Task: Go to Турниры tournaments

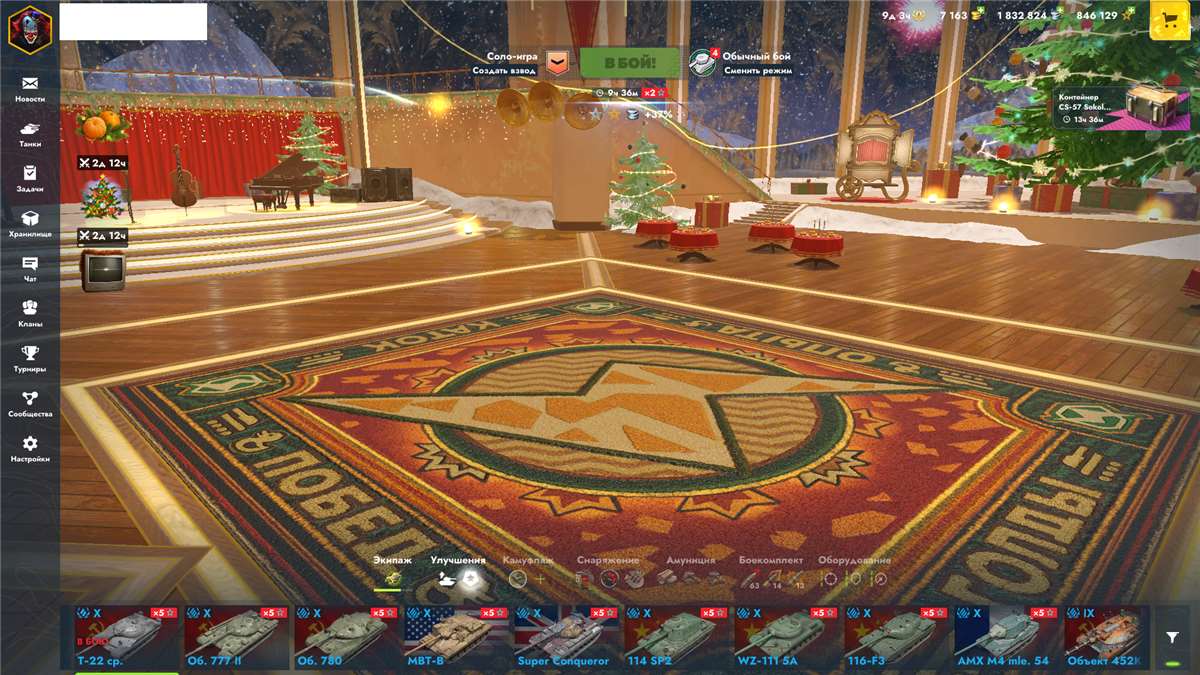Action: coord(30,359)
